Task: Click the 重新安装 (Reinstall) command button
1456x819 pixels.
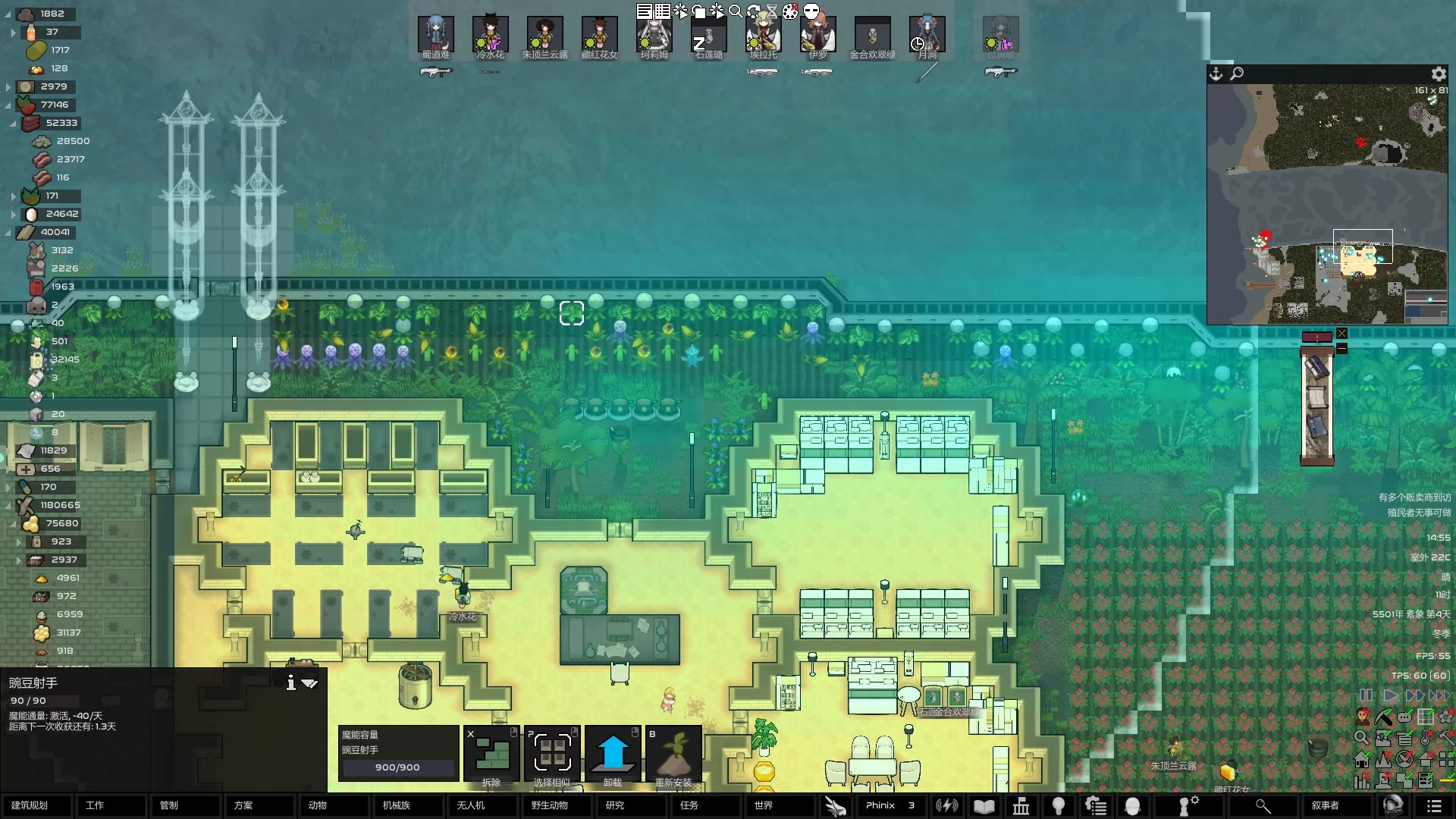Action: (x=673, y=756)
